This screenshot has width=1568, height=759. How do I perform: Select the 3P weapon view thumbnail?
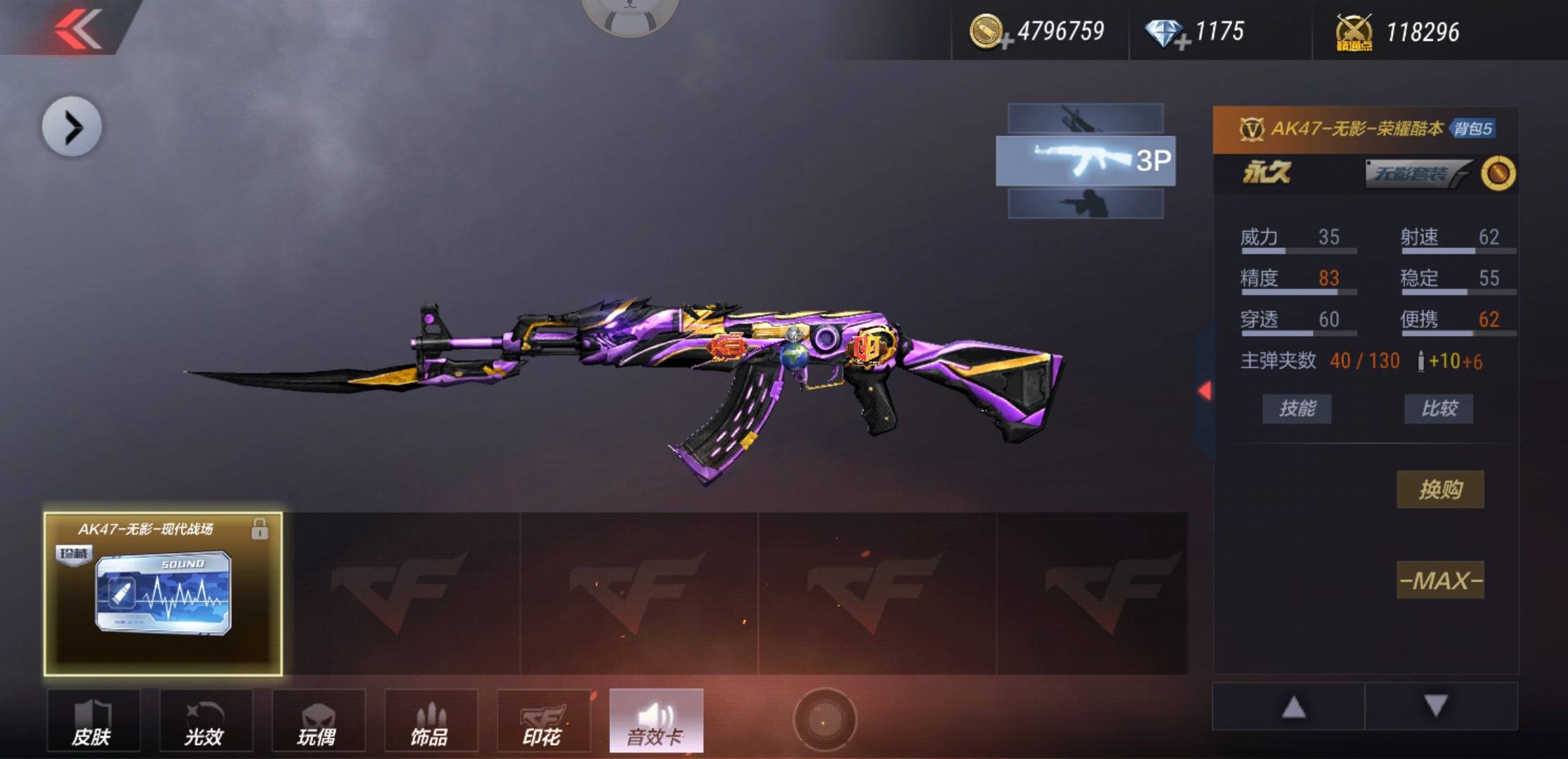[1085, 161]
